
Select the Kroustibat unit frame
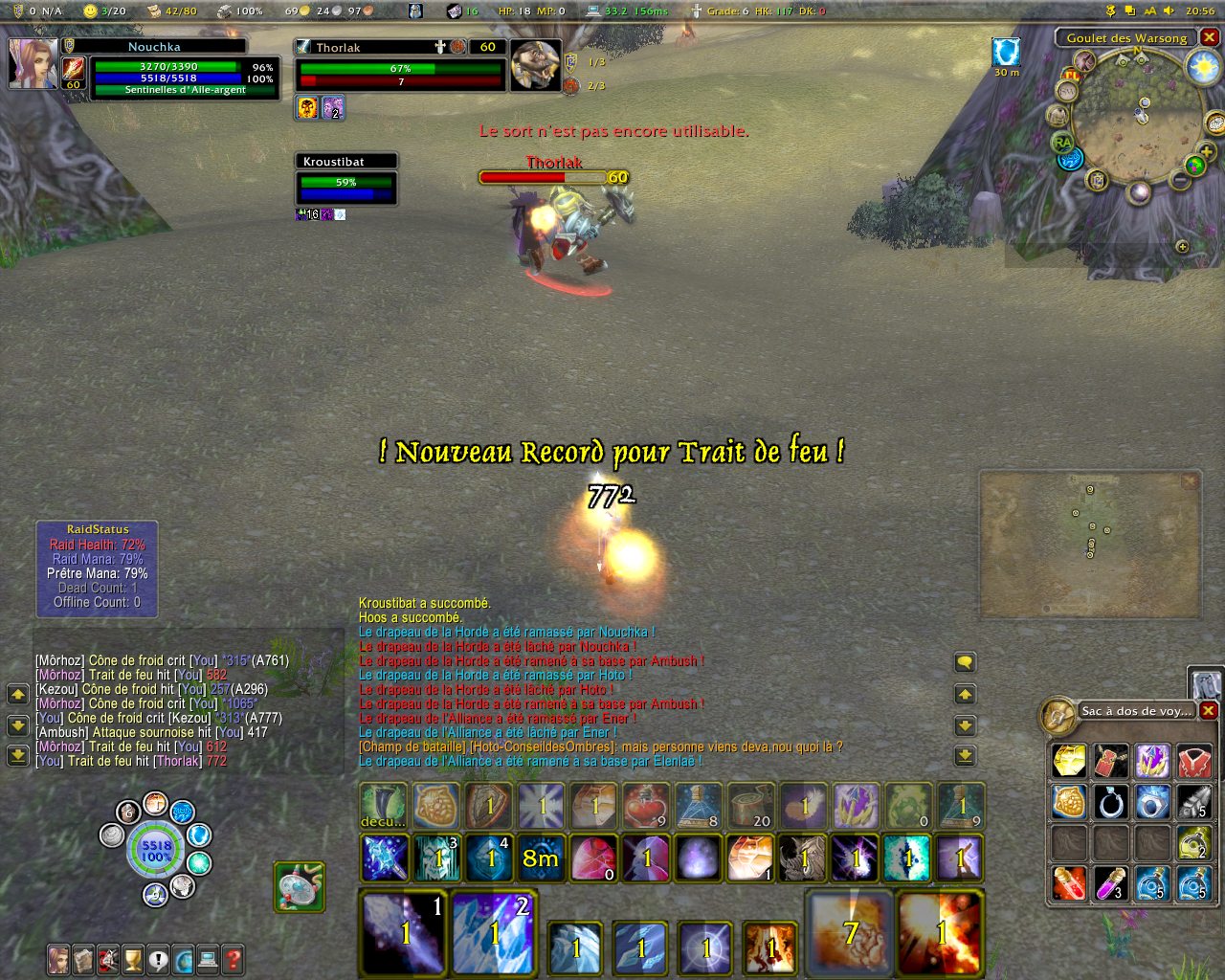(x=346, y=181)
